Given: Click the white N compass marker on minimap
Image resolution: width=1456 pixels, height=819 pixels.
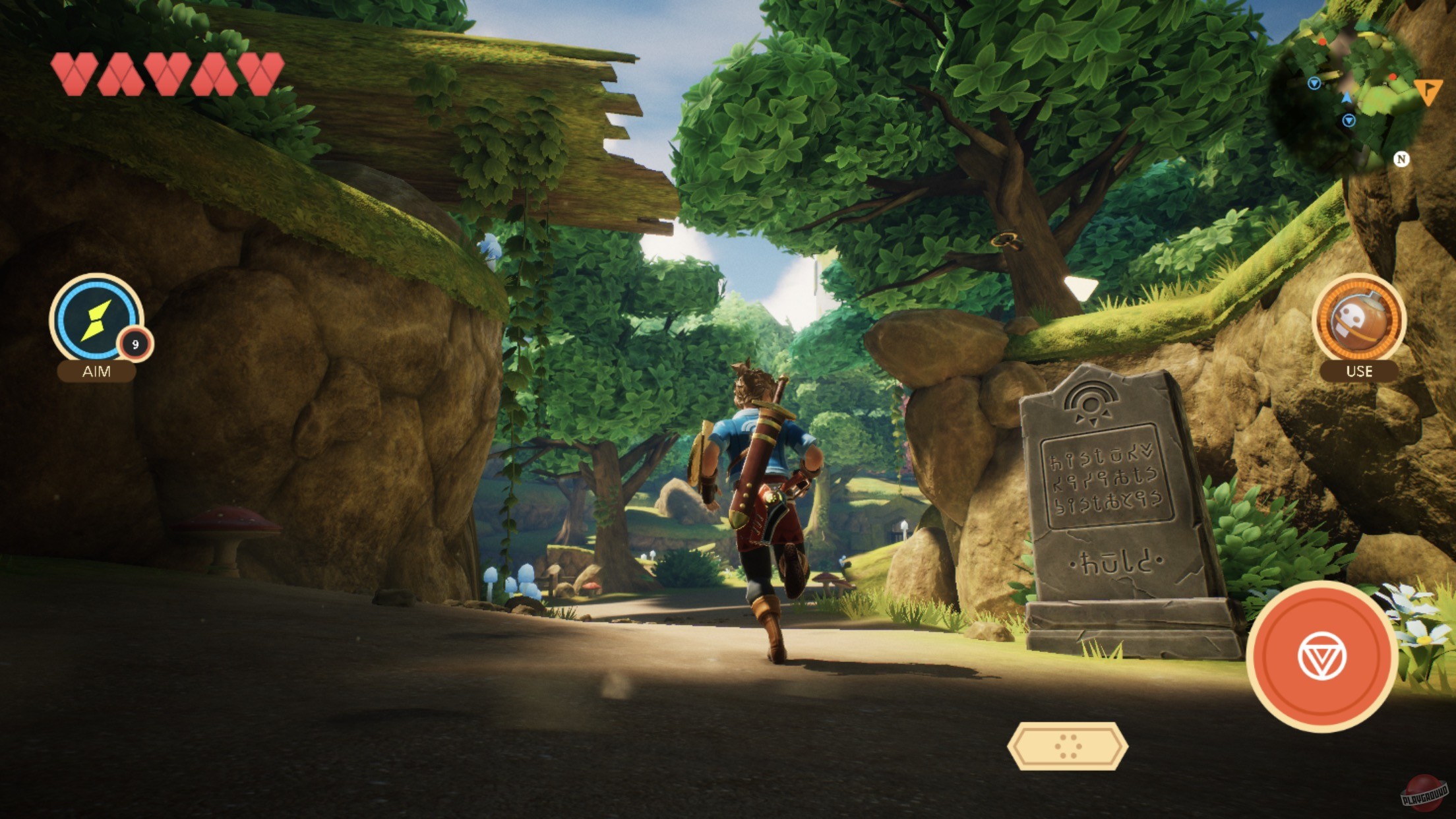Looking at the screenshot, I should point(1402,158).
